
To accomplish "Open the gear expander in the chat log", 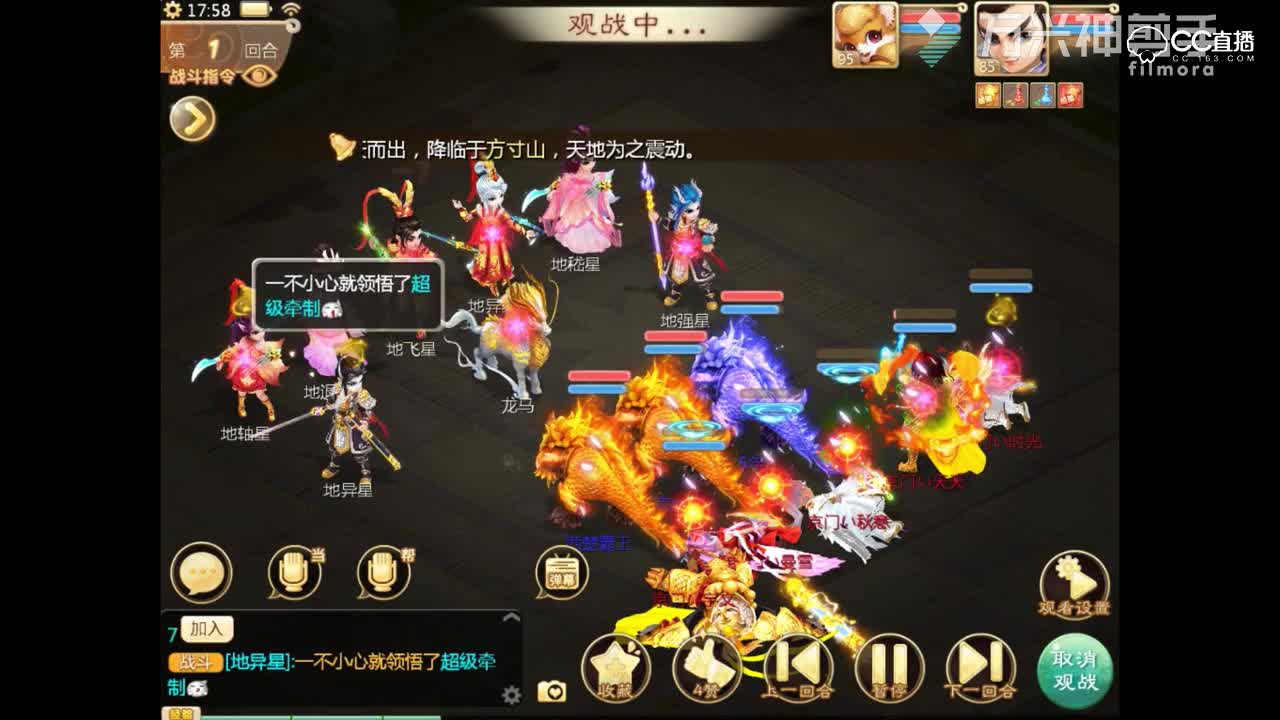I will [510, 694].
